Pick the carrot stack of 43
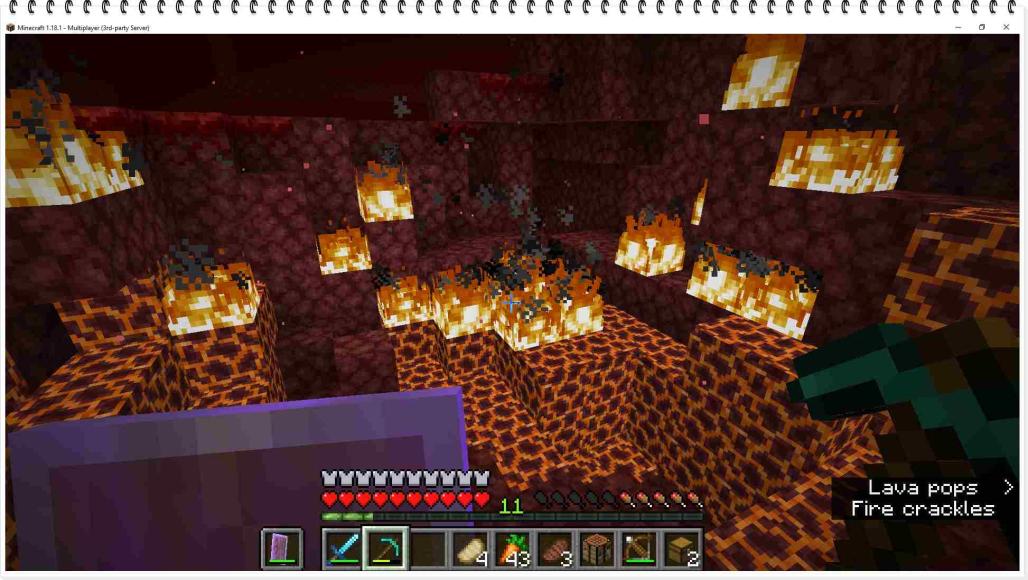The height and width of the screenshot is (580, 1028). pyautogui.click(x=512, y=549)
